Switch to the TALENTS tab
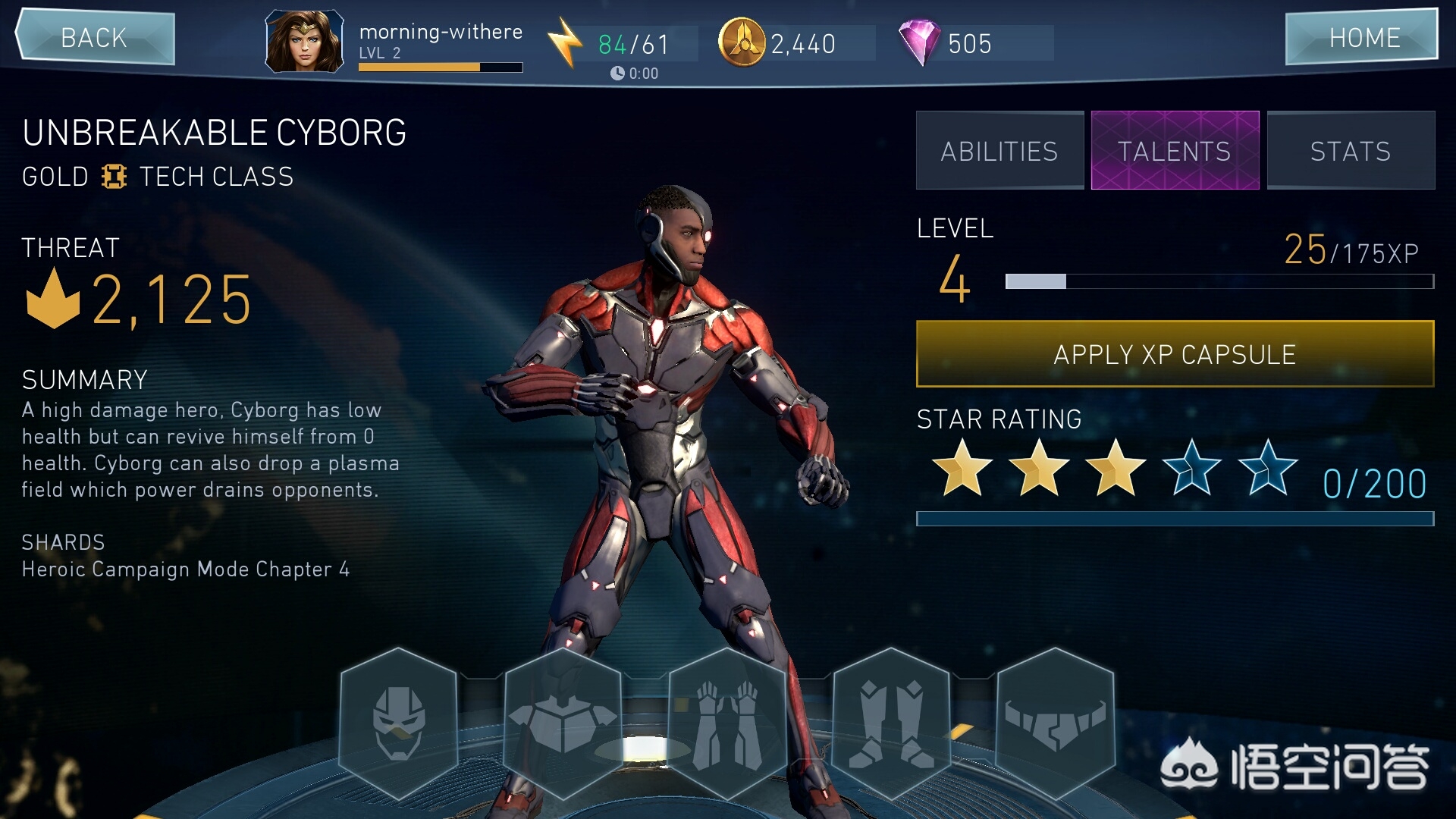Screen dimensions: 1456x819 [x=1175, y=151]
